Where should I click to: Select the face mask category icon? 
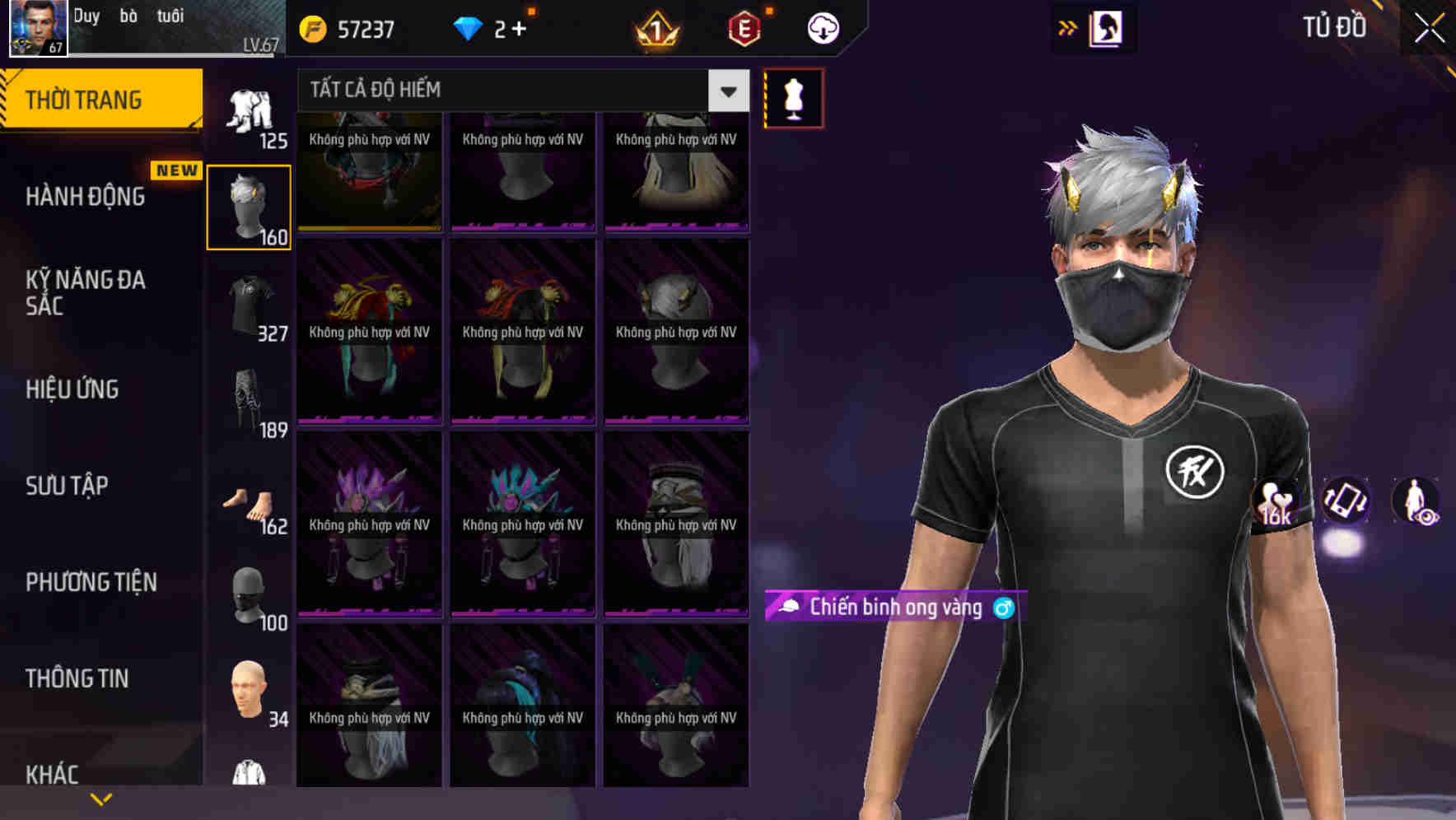pyautogui.click(x=249, y=597)
